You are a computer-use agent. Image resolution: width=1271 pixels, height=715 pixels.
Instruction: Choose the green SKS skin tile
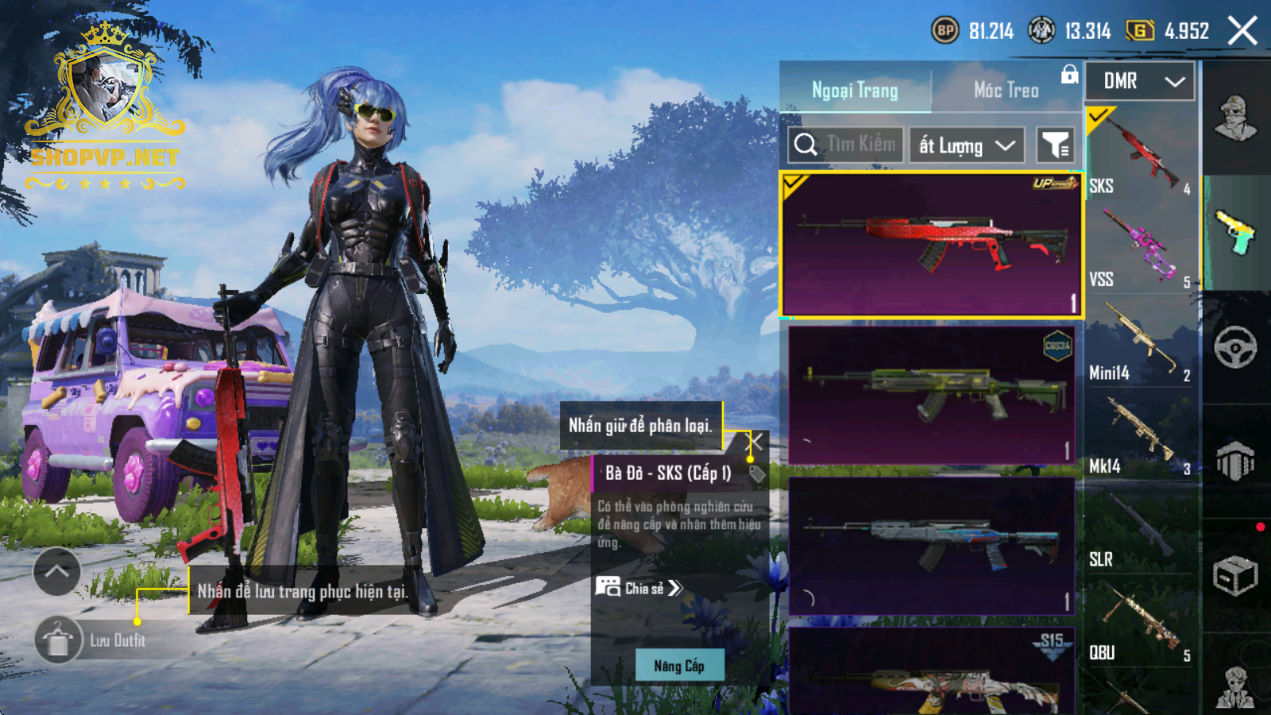(x=930, y=394)
